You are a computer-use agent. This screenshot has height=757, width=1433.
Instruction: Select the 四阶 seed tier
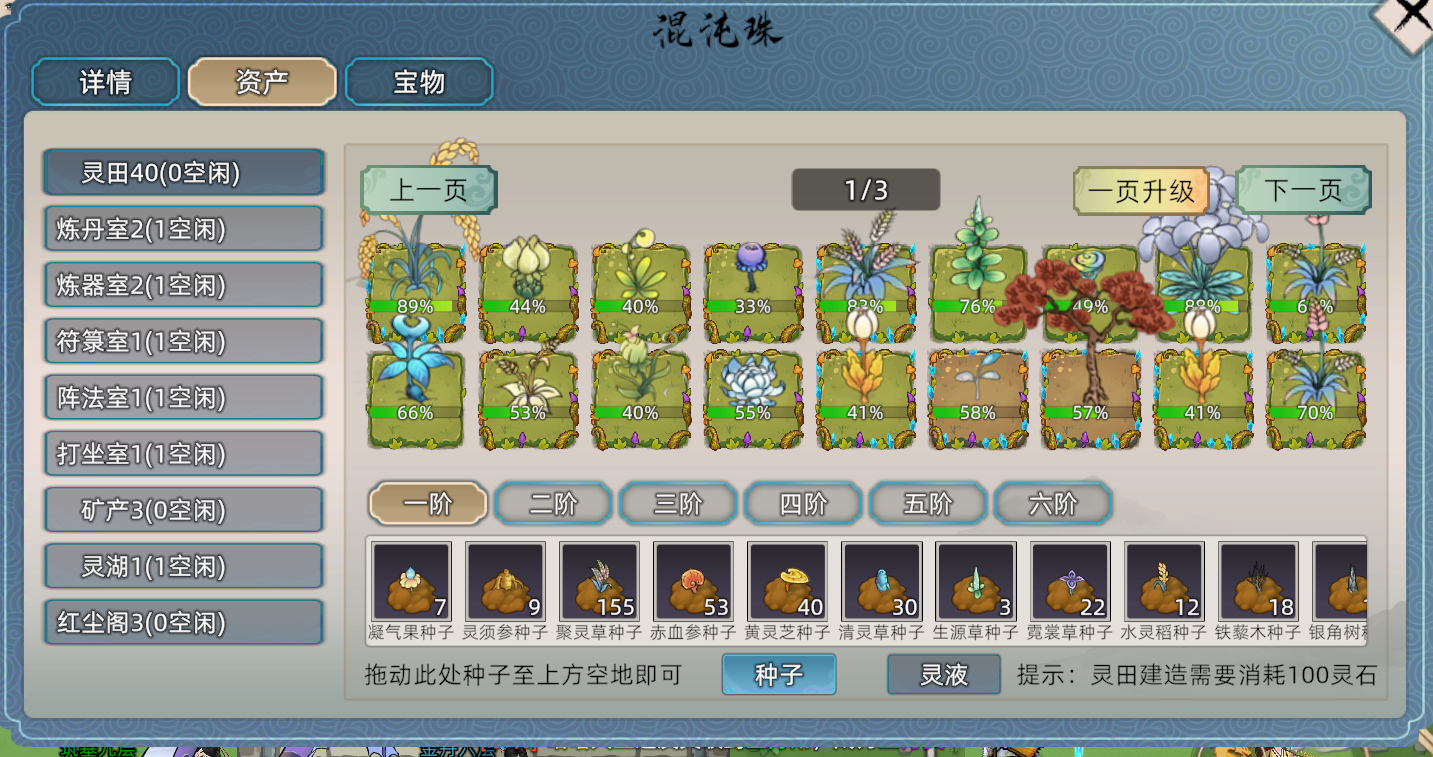803,504
